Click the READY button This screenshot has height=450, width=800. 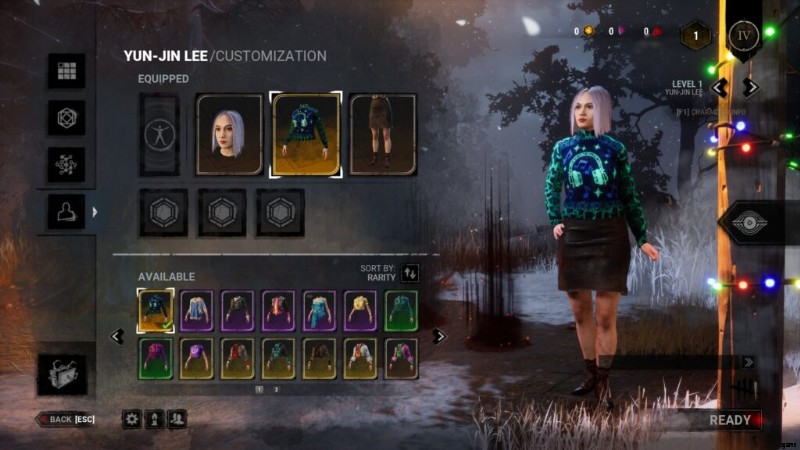[730, 420]
